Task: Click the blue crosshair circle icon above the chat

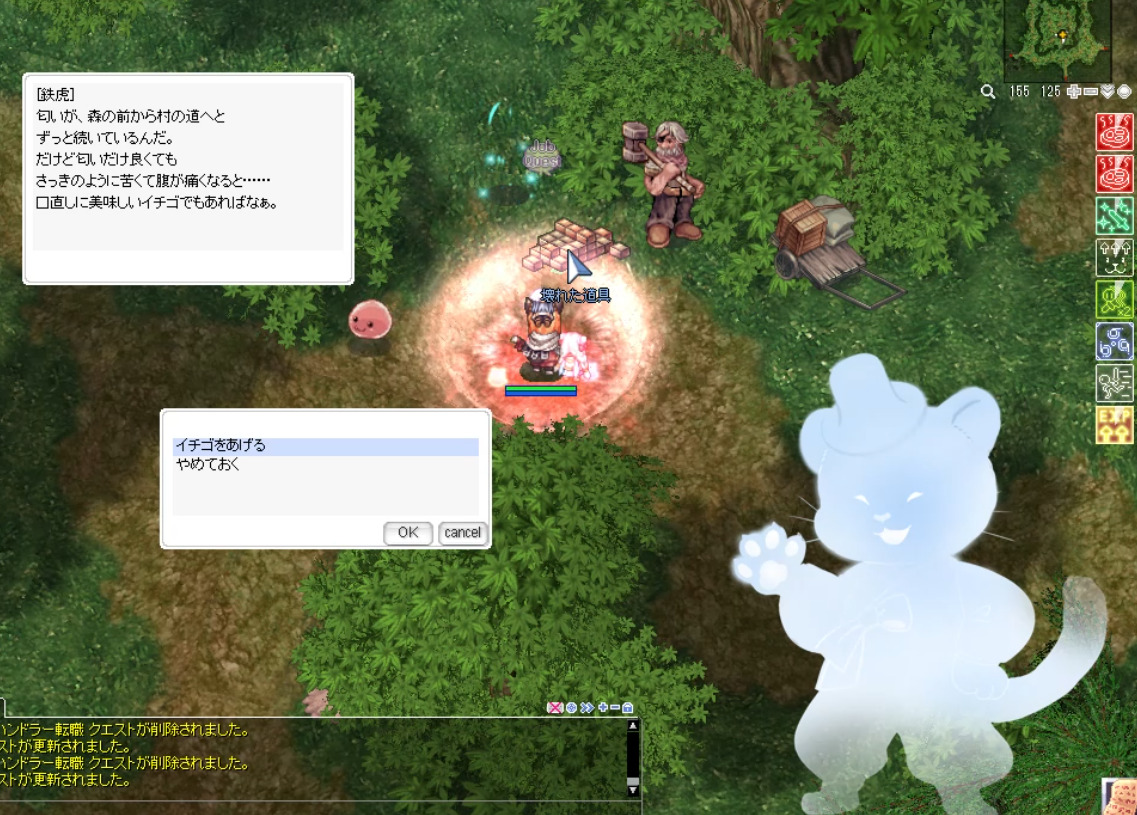Action: pyautogui.click(x=570, y=708)
